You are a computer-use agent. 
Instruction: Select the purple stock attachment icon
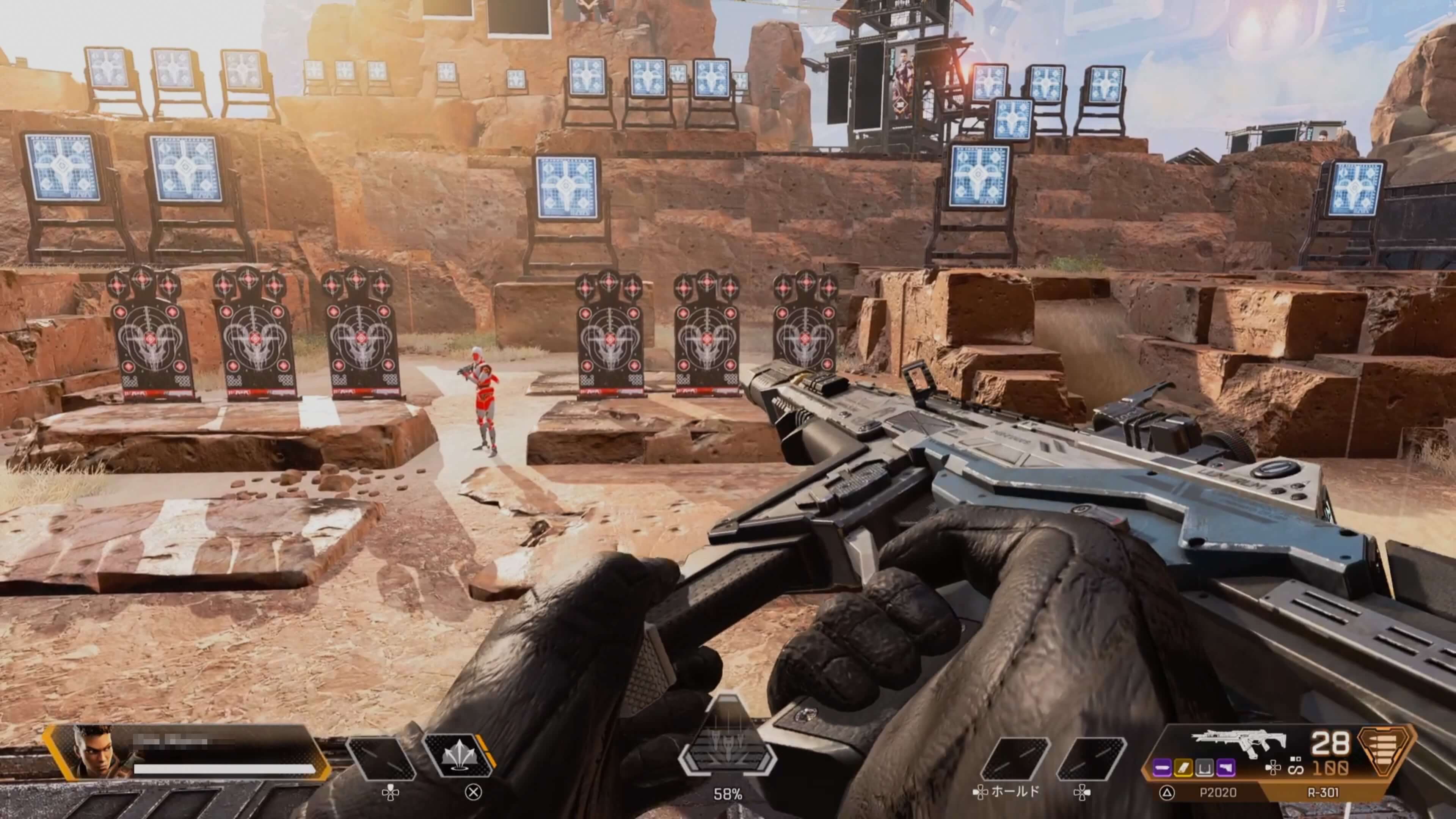[x=1225, y=767]
